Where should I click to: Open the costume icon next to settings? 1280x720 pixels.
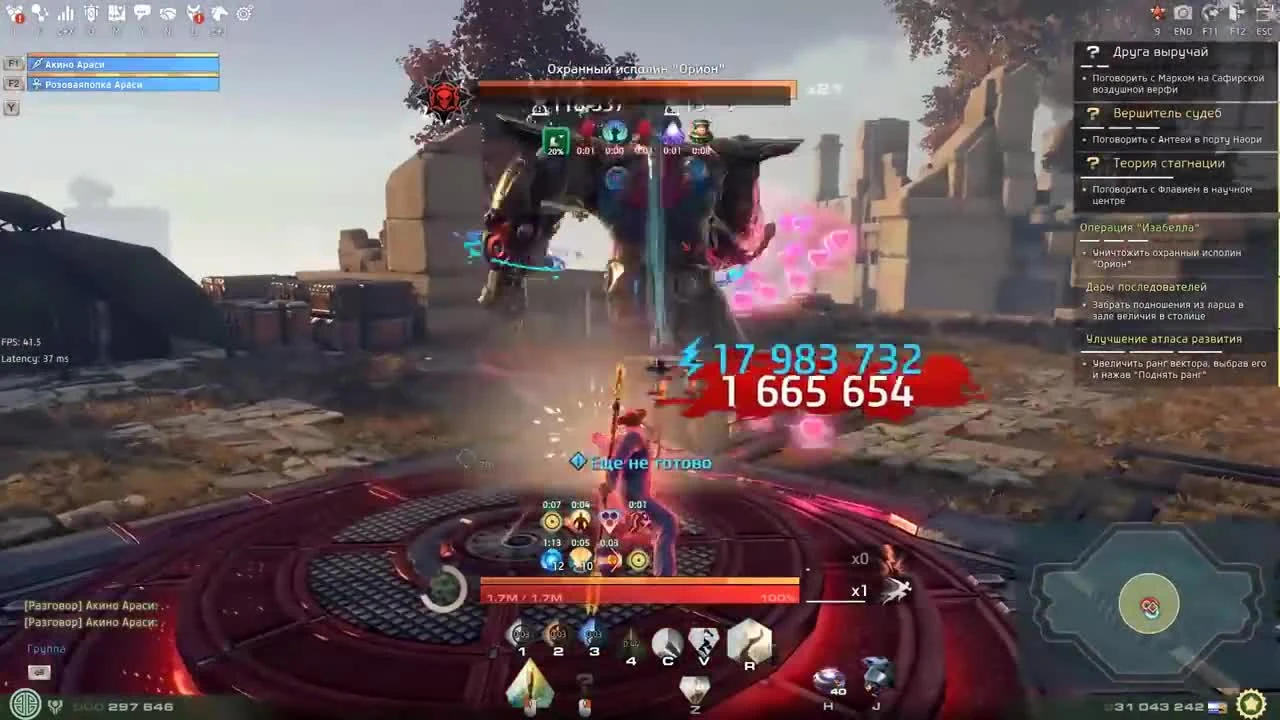click(x=217, y=13)
